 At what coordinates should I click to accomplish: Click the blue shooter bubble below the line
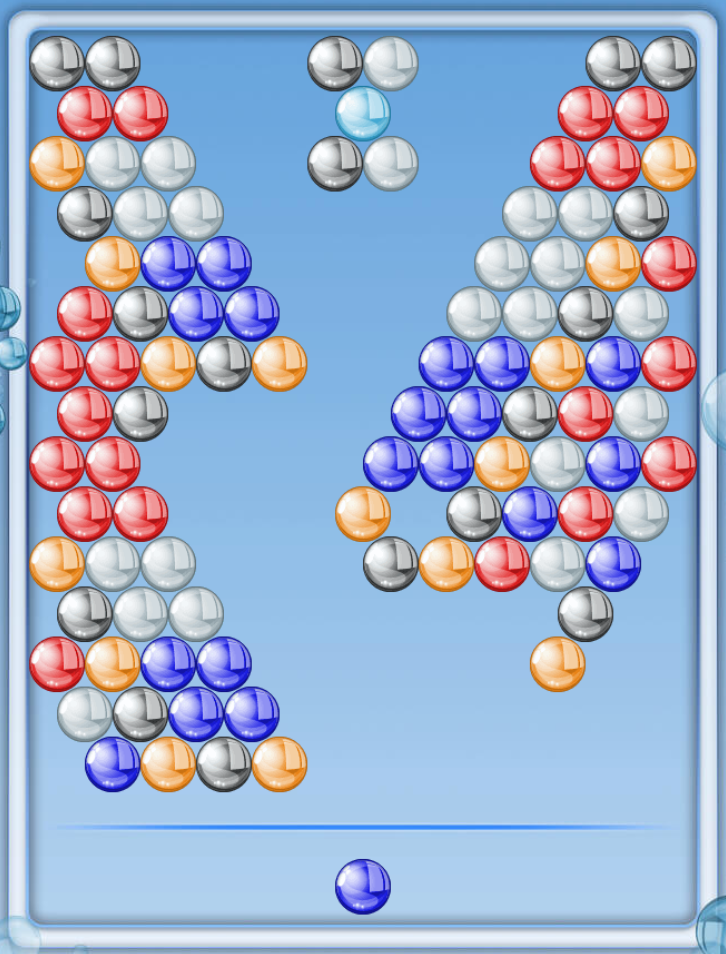(362, 886)
